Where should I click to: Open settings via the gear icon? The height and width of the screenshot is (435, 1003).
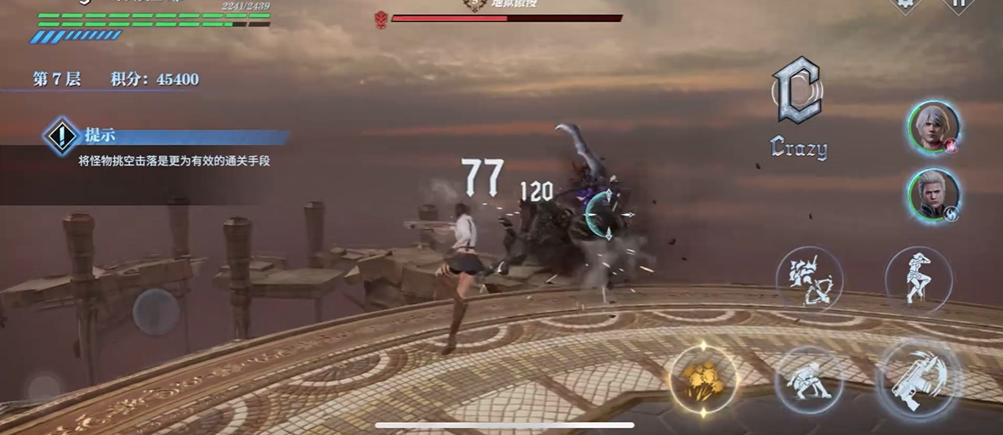tap(905, 5)
